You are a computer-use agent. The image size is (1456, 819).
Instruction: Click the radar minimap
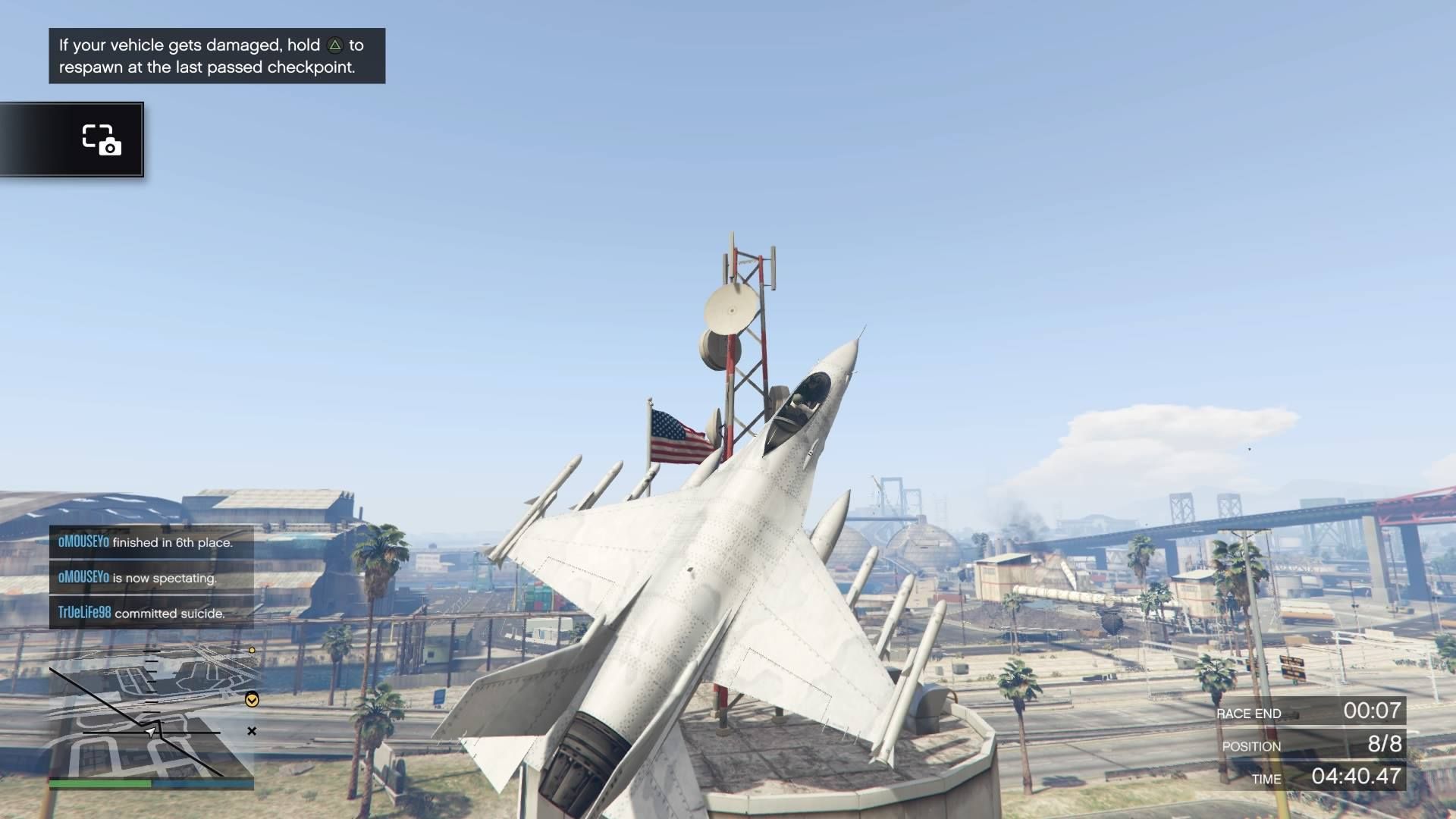pyautogui.click(x=152, y=713)
